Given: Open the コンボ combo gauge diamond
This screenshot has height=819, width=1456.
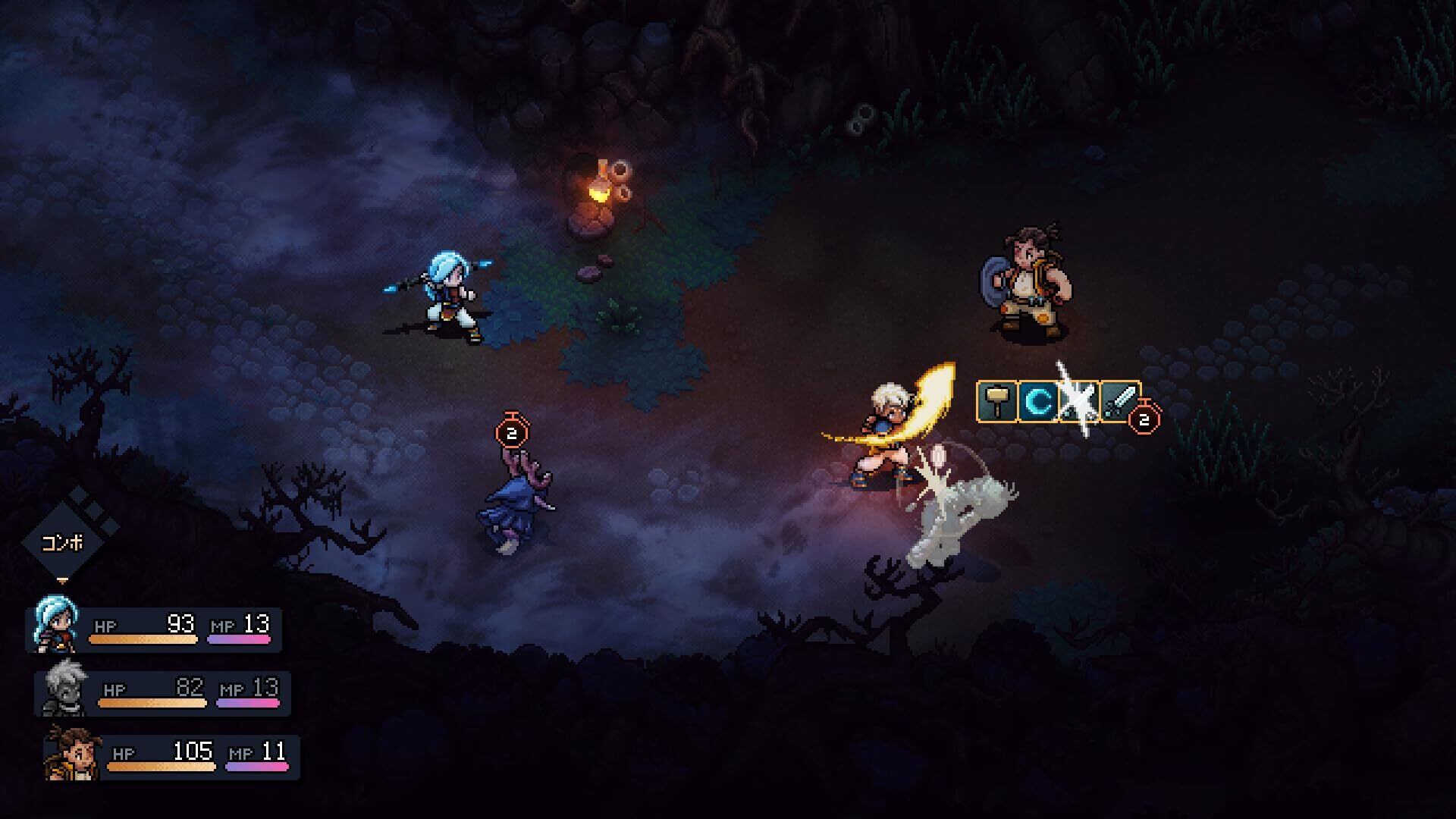Looking at the screenshot, I should pyautogui.click(x=64, y=541).
